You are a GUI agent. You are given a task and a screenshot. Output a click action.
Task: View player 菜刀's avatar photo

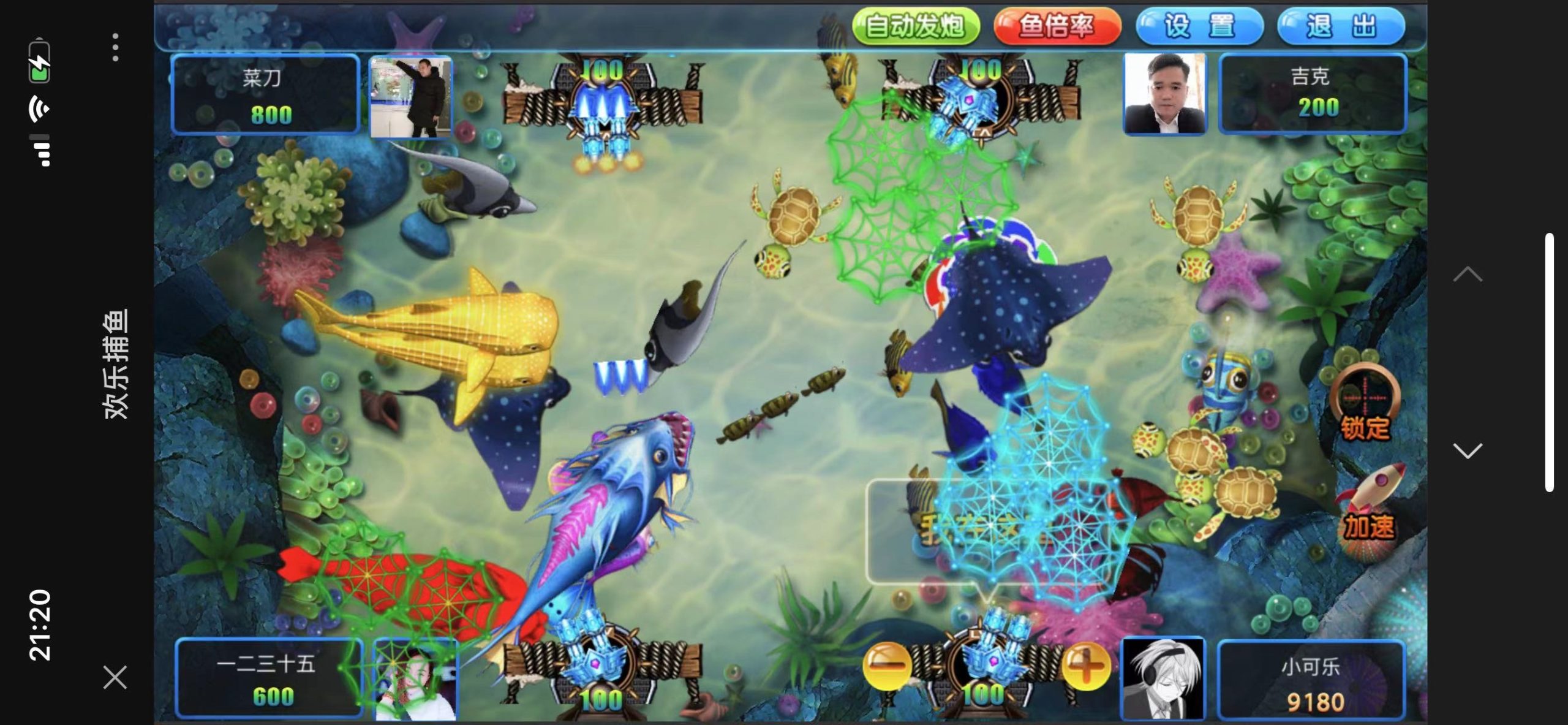tap(411, 96)
